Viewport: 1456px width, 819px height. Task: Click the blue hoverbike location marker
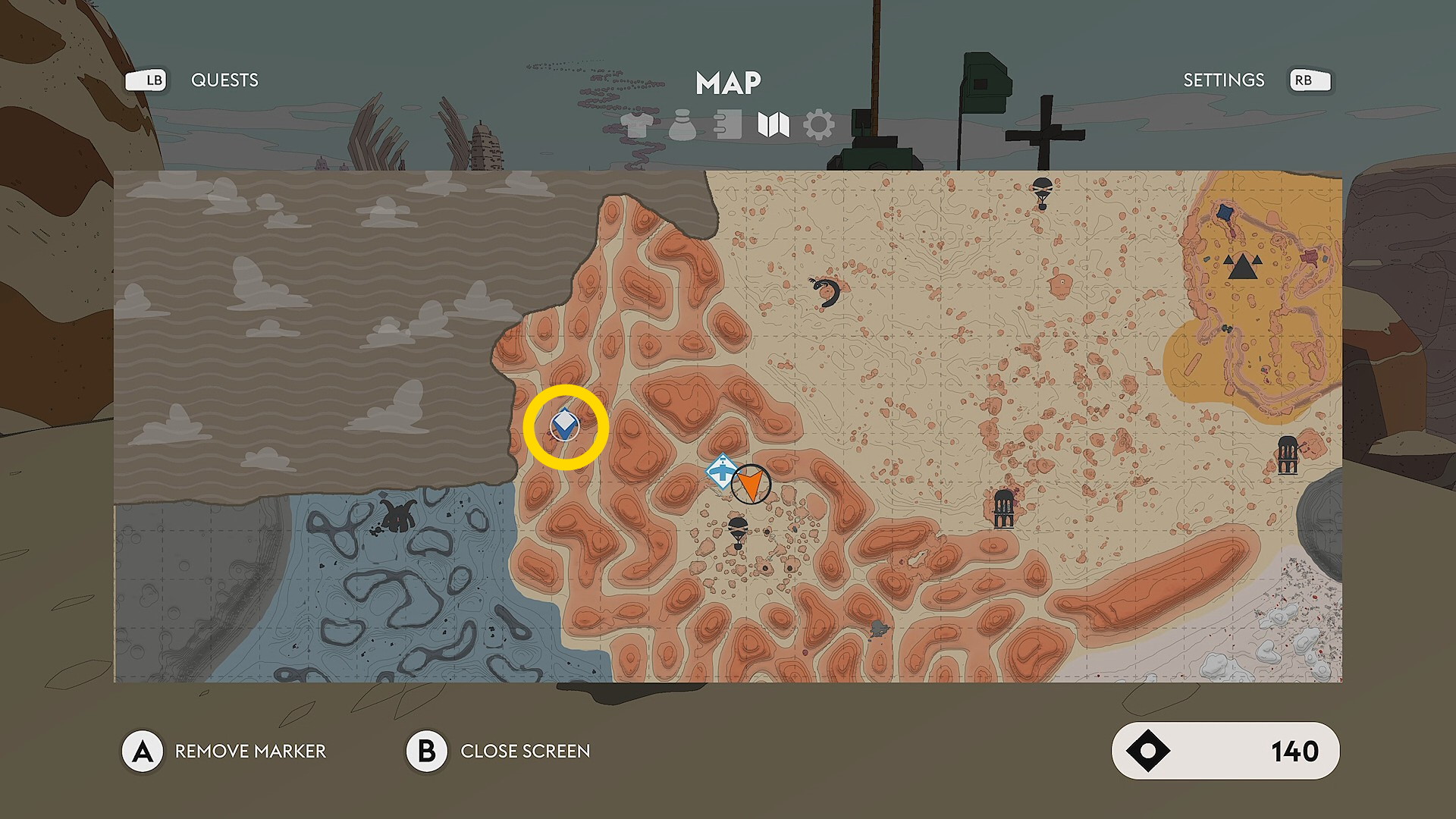coord(721,472)
